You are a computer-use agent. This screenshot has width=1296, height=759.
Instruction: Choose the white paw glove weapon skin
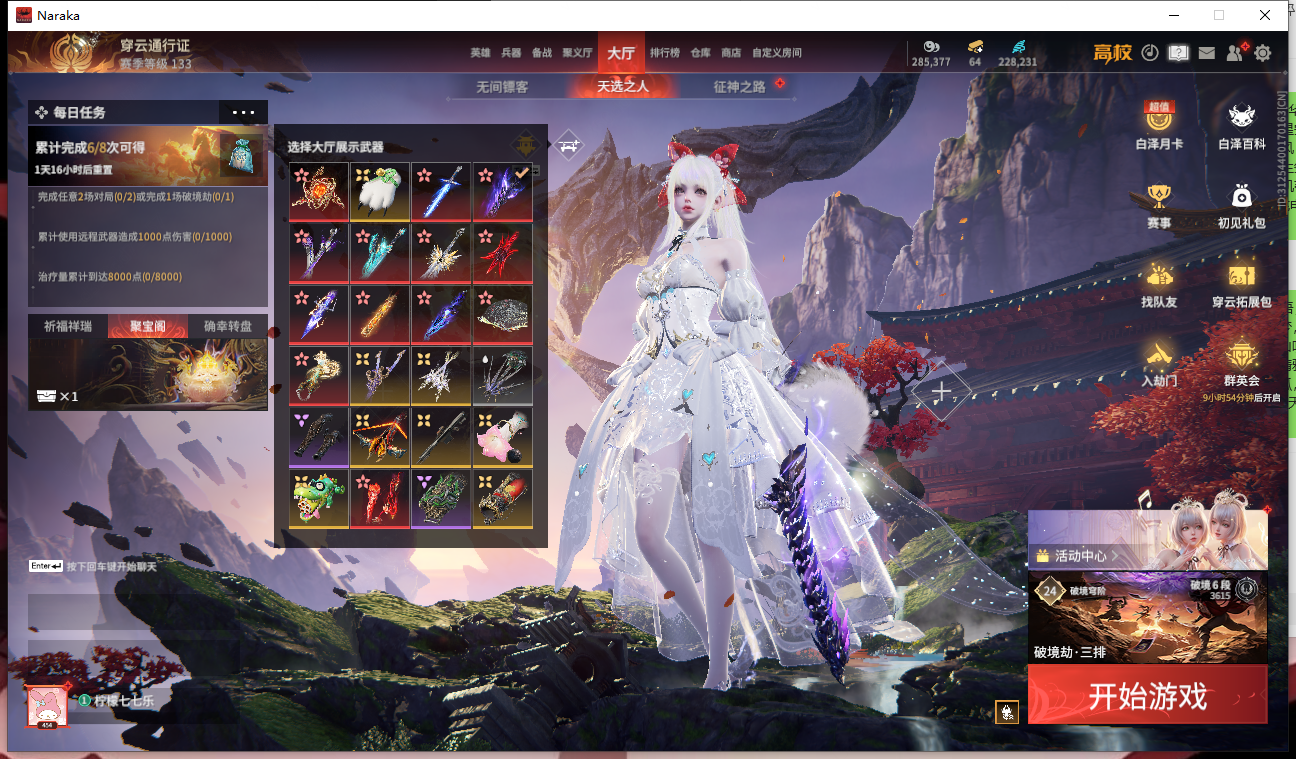[x=379, y=191]
